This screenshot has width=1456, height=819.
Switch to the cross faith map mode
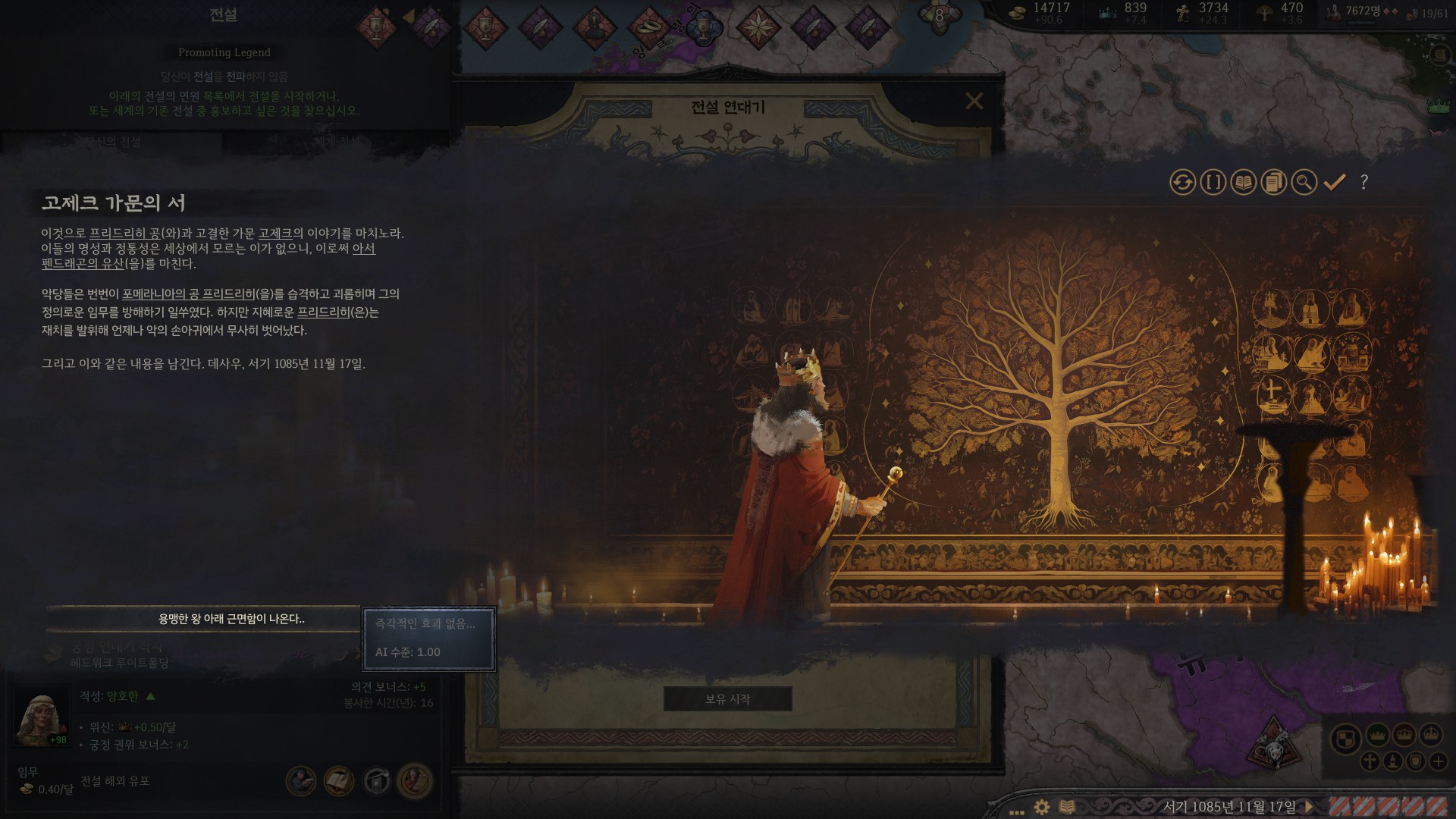(1370, 761)
